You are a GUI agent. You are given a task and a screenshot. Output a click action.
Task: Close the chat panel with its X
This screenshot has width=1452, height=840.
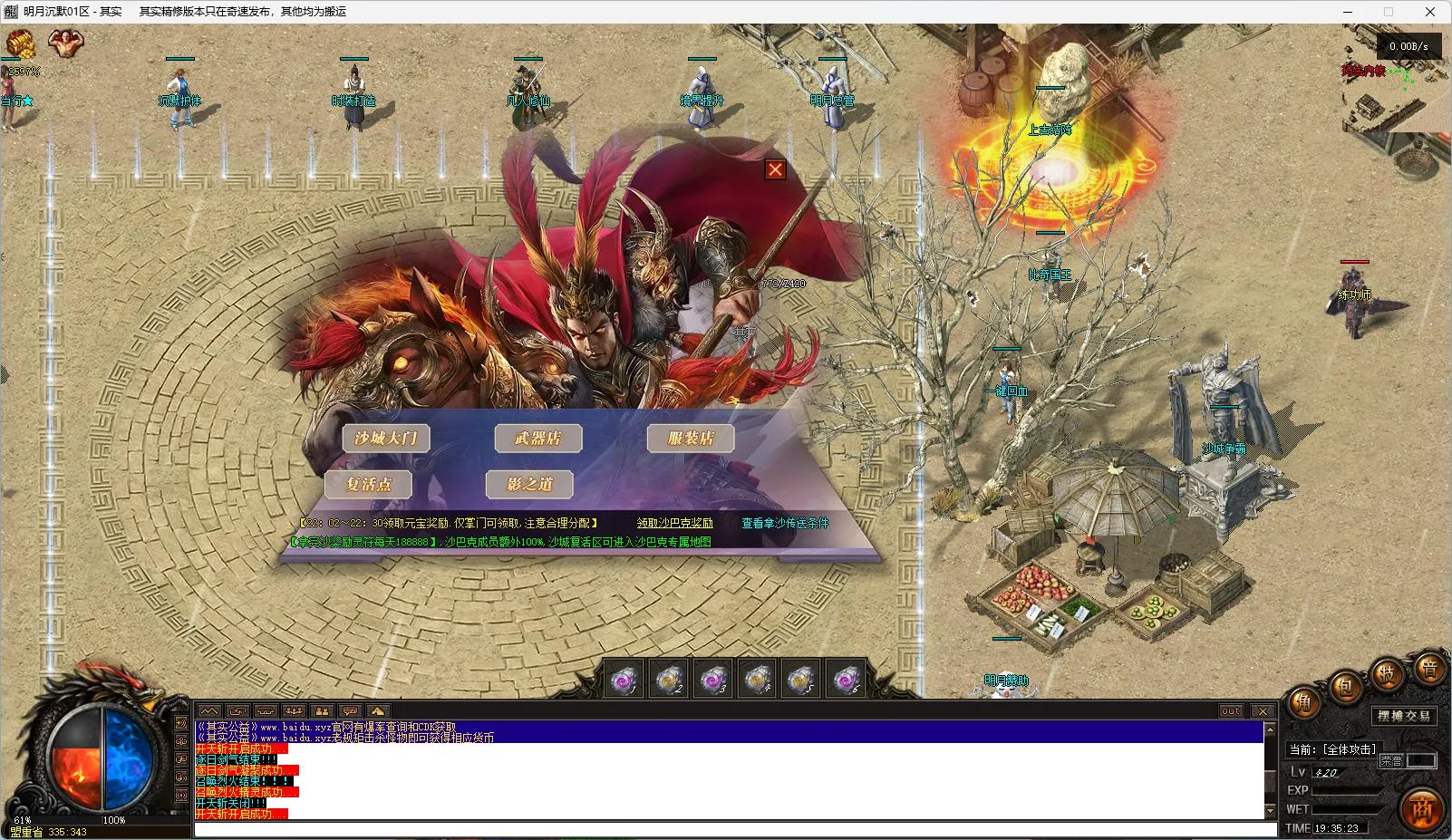click(1263, 711)
